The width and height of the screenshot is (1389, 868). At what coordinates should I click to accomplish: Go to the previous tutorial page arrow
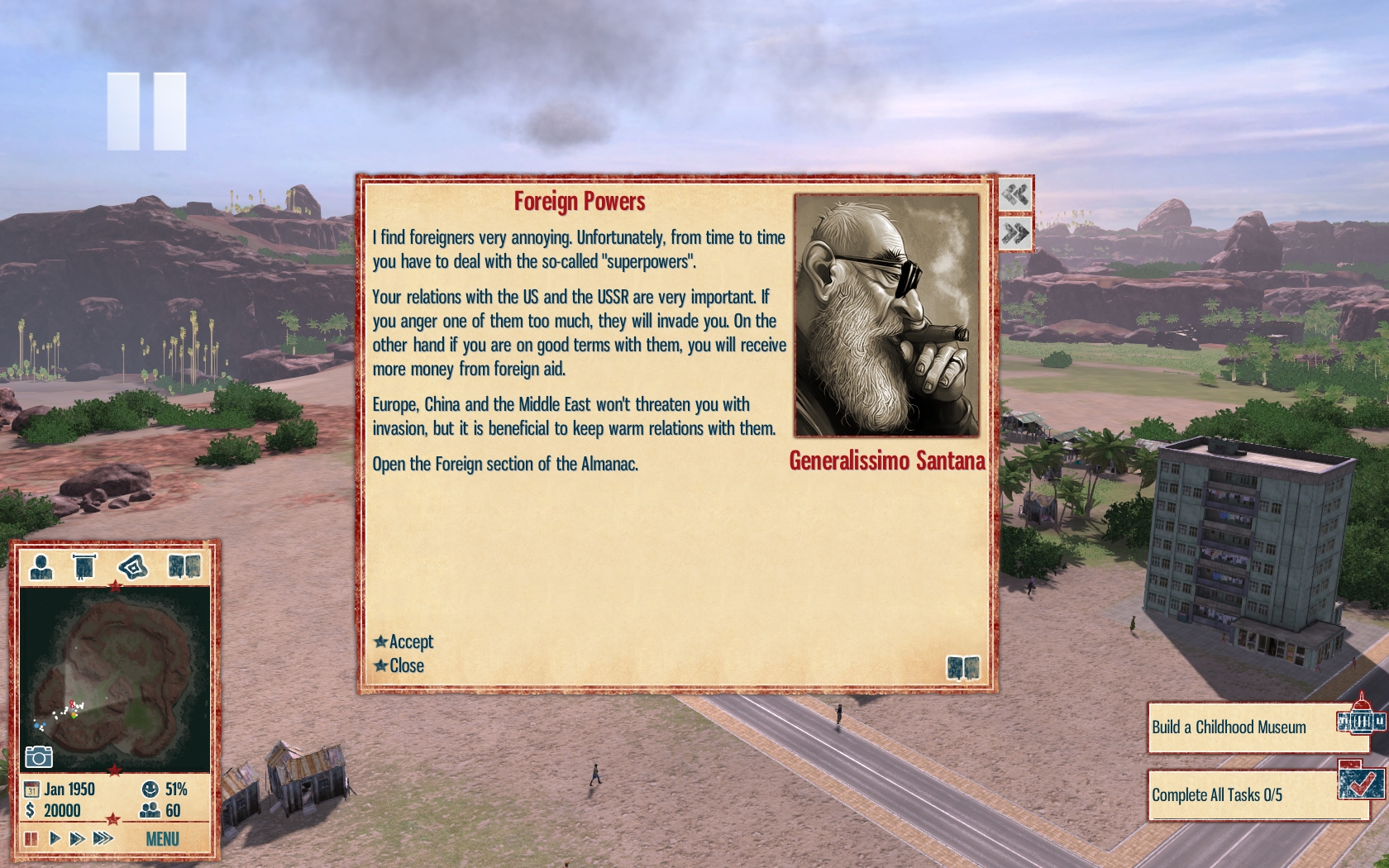[1015, 194]
